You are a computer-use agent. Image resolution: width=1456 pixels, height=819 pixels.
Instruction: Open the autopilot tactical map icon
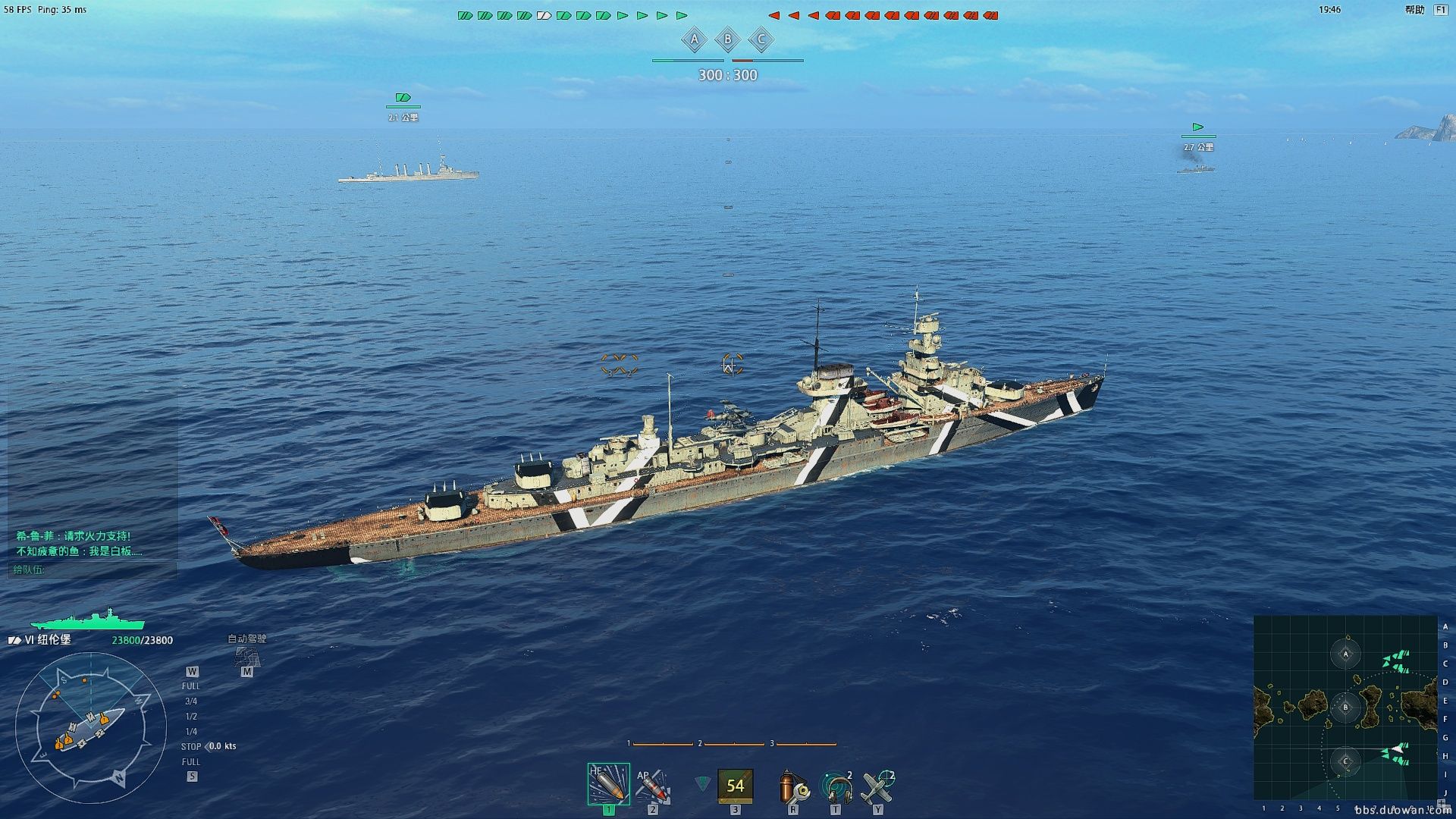tap(247, 656)
